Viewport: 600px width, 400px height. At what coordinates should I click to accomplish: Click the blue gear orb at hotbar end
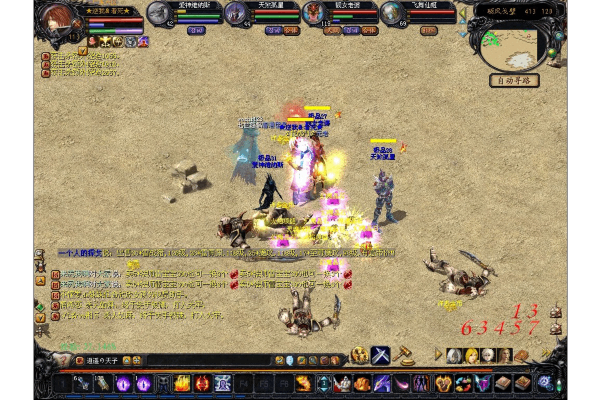pyautogui.click(x=545, y=382)
